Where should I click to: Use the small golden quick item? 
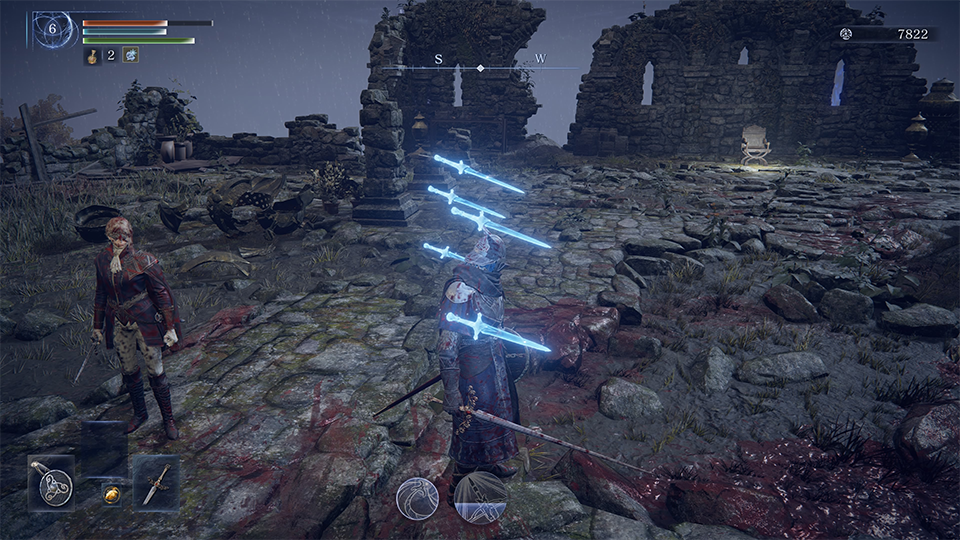(x=114, y=494)
